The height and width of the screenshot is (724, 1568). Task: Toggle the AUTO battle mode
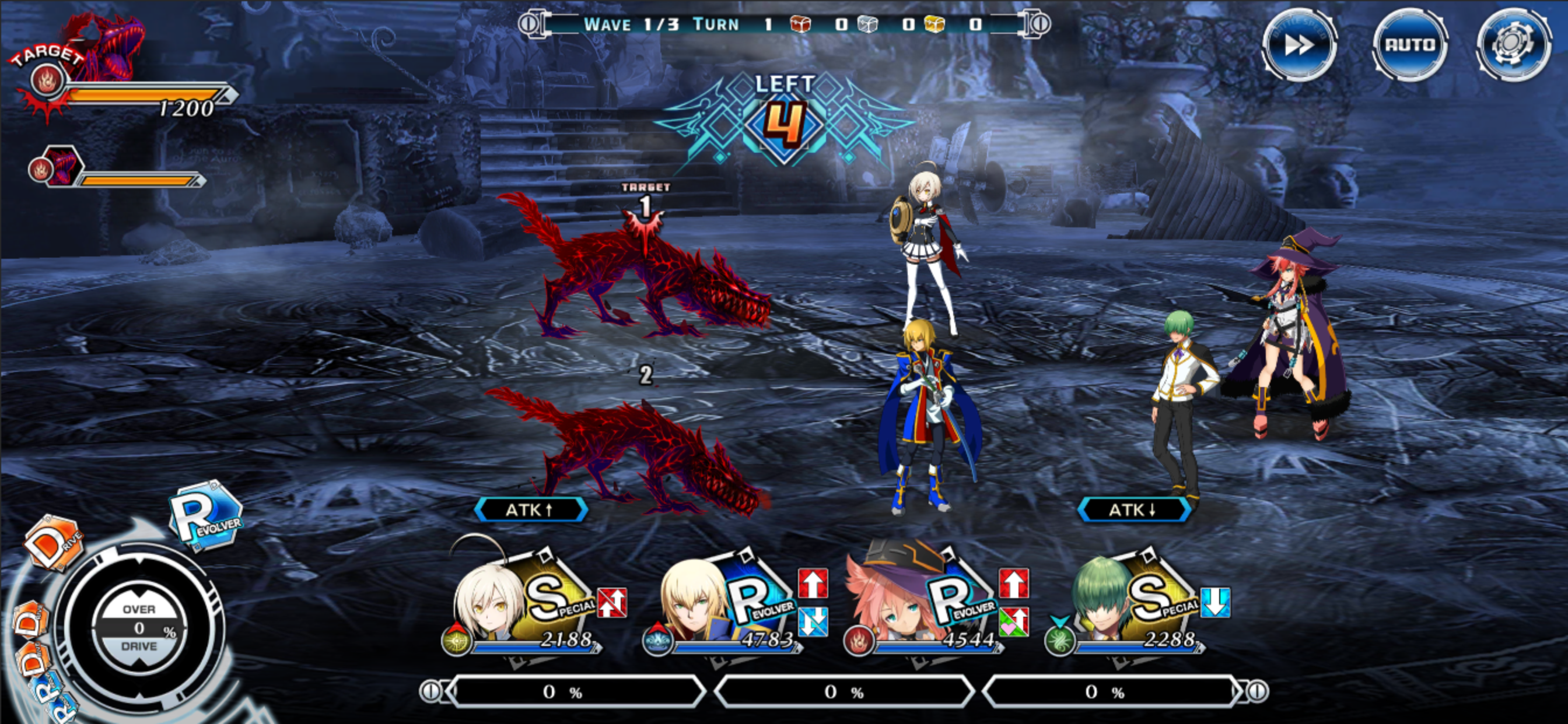(x=1411, y=44)
